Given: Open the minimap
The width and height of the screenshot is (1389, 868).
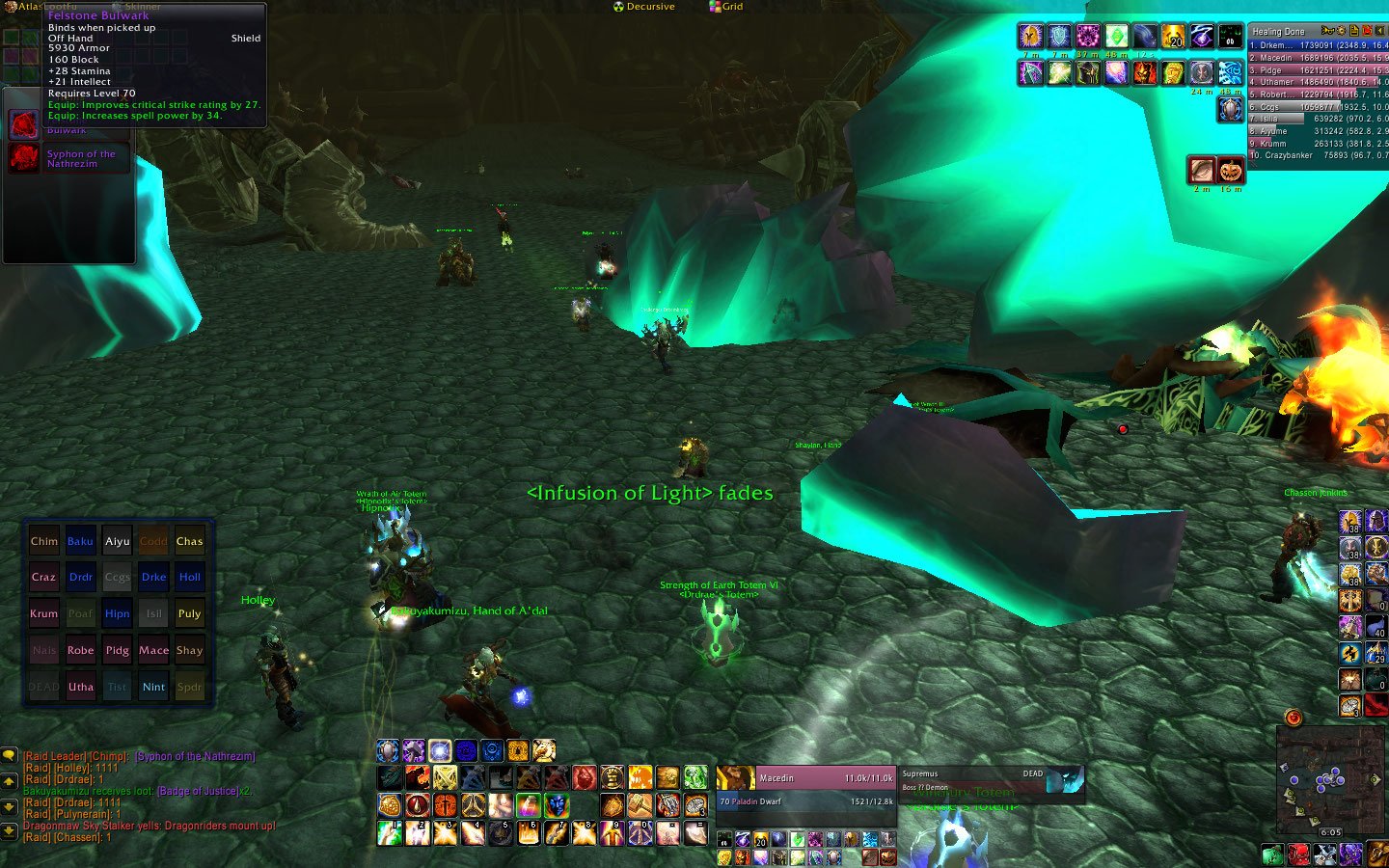Looking at the screenshot, I should (1330, 779).
